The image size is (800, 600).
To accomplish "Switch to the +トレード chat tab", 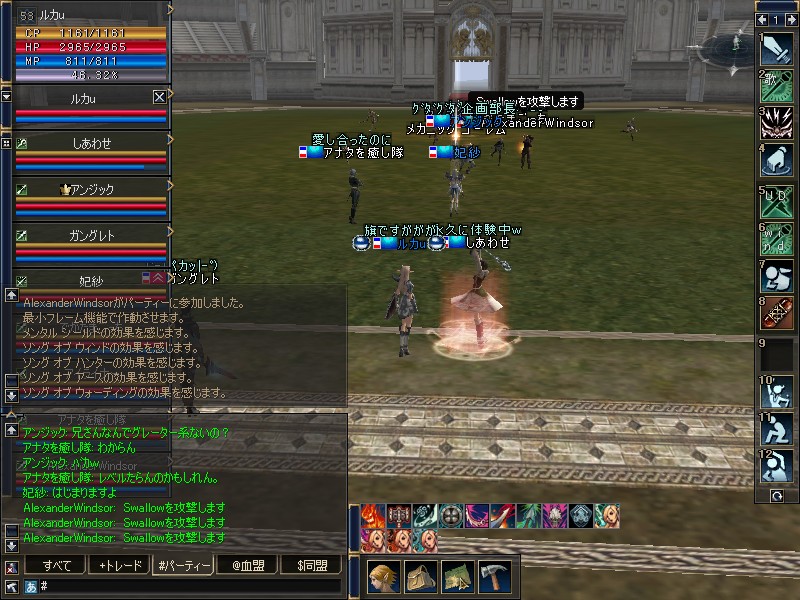I will 119,566.
